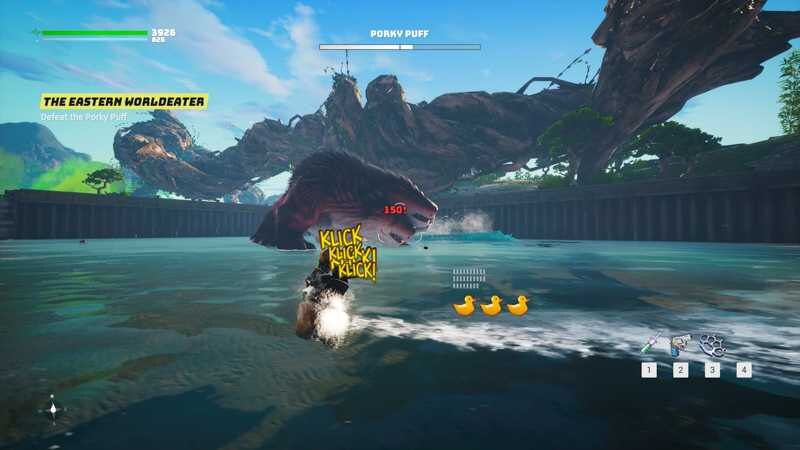The width and height of the screenshot is (800, 450).
Task: Open the Eastern Worldeater quest tracker
Action: pos(124,101)
